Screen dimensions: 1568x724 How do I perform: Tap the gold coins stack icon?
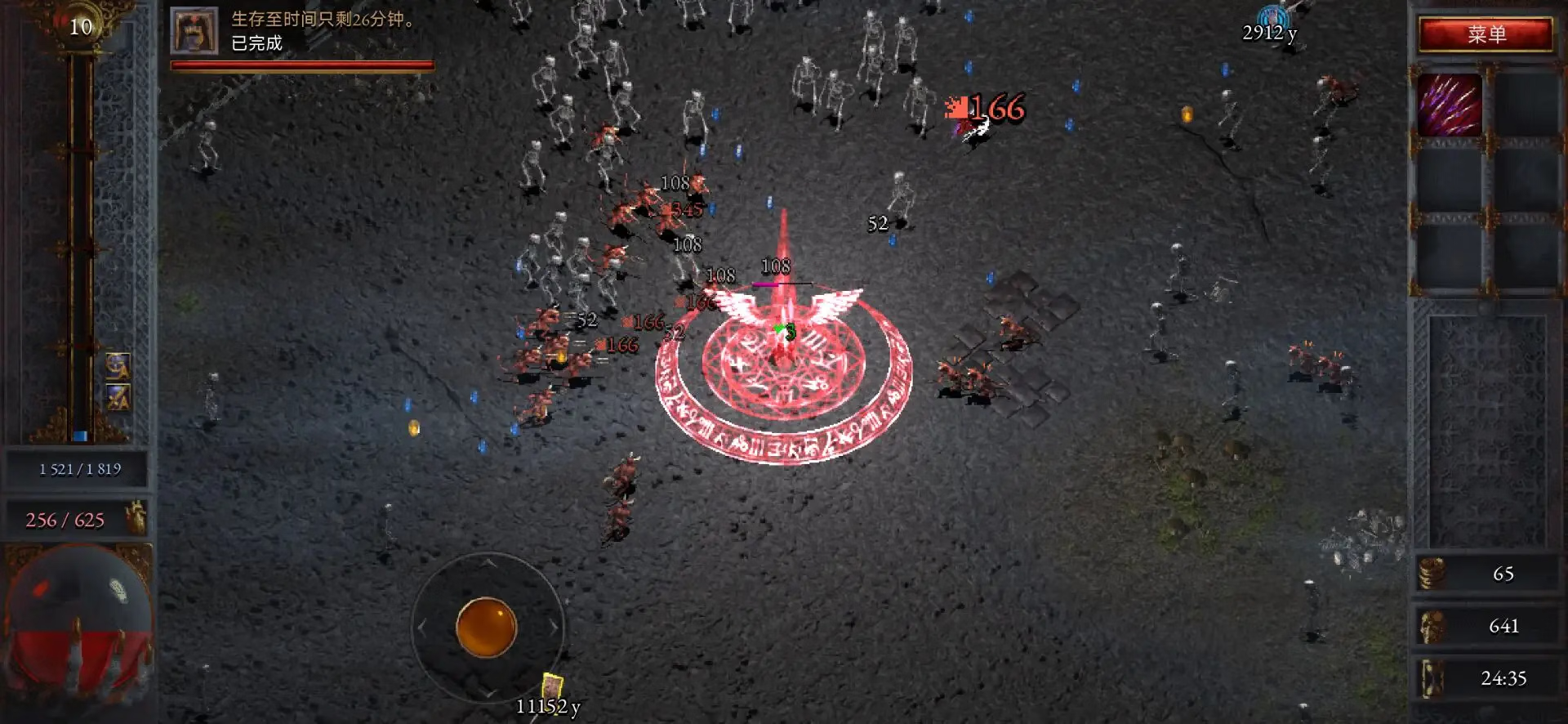[1432, 574]
